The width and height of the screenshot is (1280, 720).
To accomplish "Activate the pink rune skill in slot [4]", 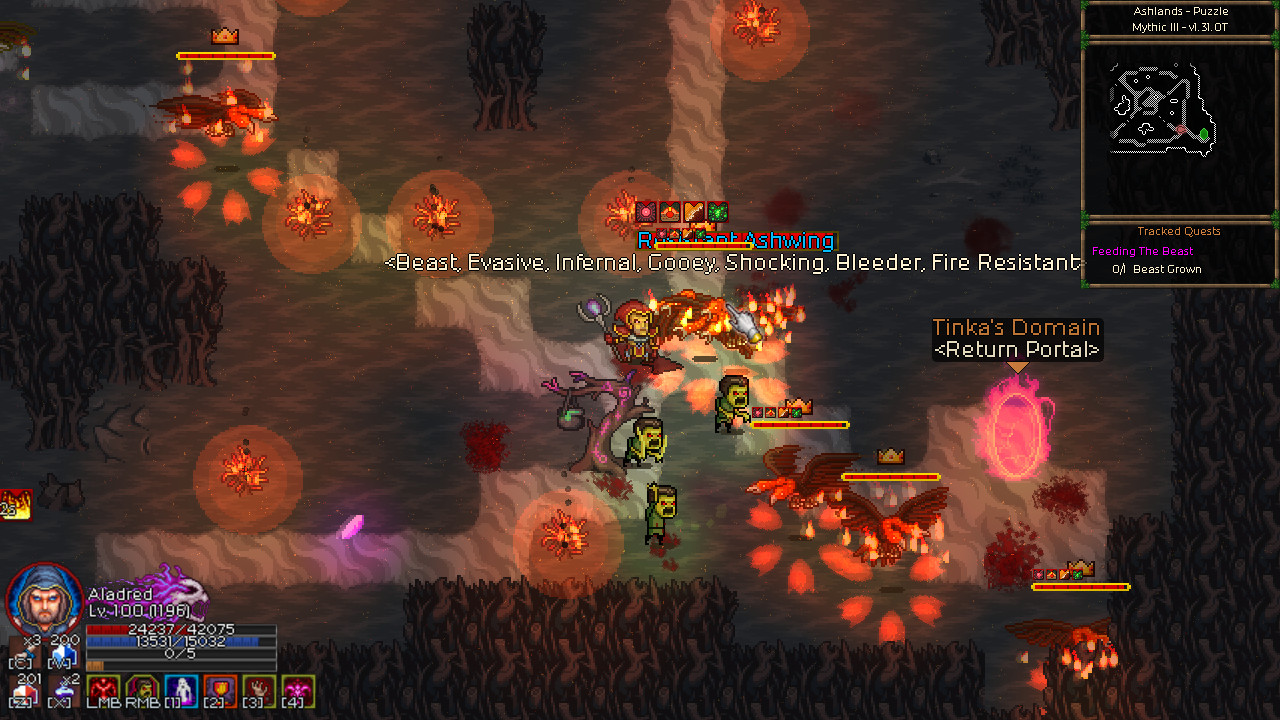I will pyautogui.click(x=295, y=688).
